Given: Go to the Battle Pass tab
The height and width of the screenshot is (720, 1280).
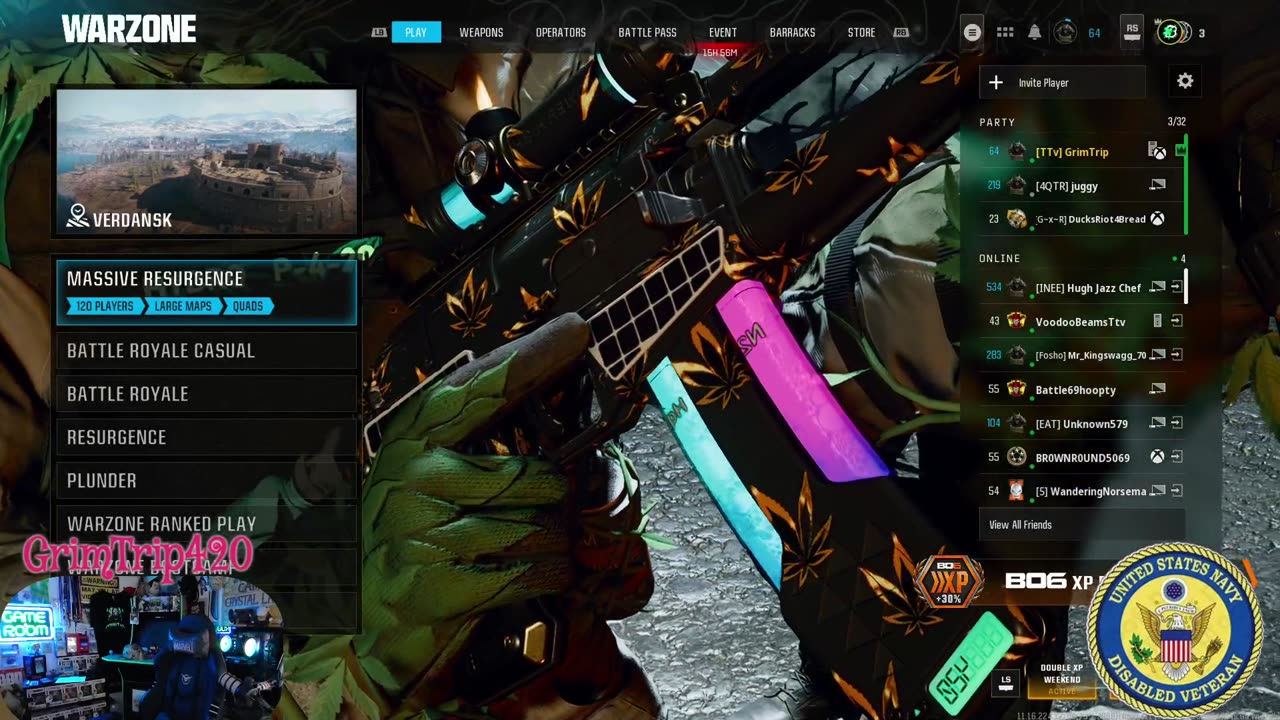Looking at the screenshot, I should click(x=647, y=33).
